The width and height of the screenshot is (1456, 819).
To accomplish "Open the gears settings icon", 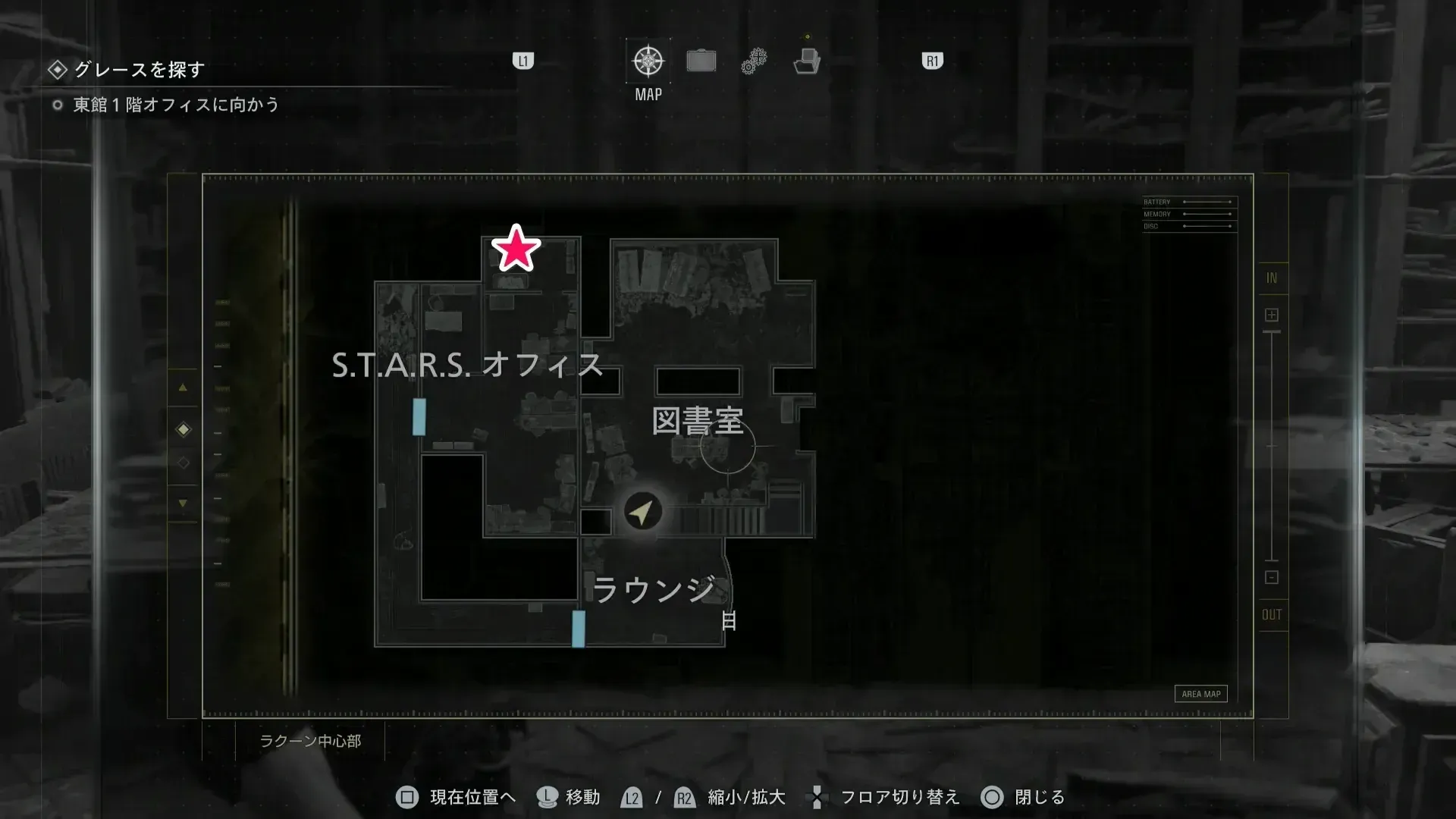I will (752, 60).
